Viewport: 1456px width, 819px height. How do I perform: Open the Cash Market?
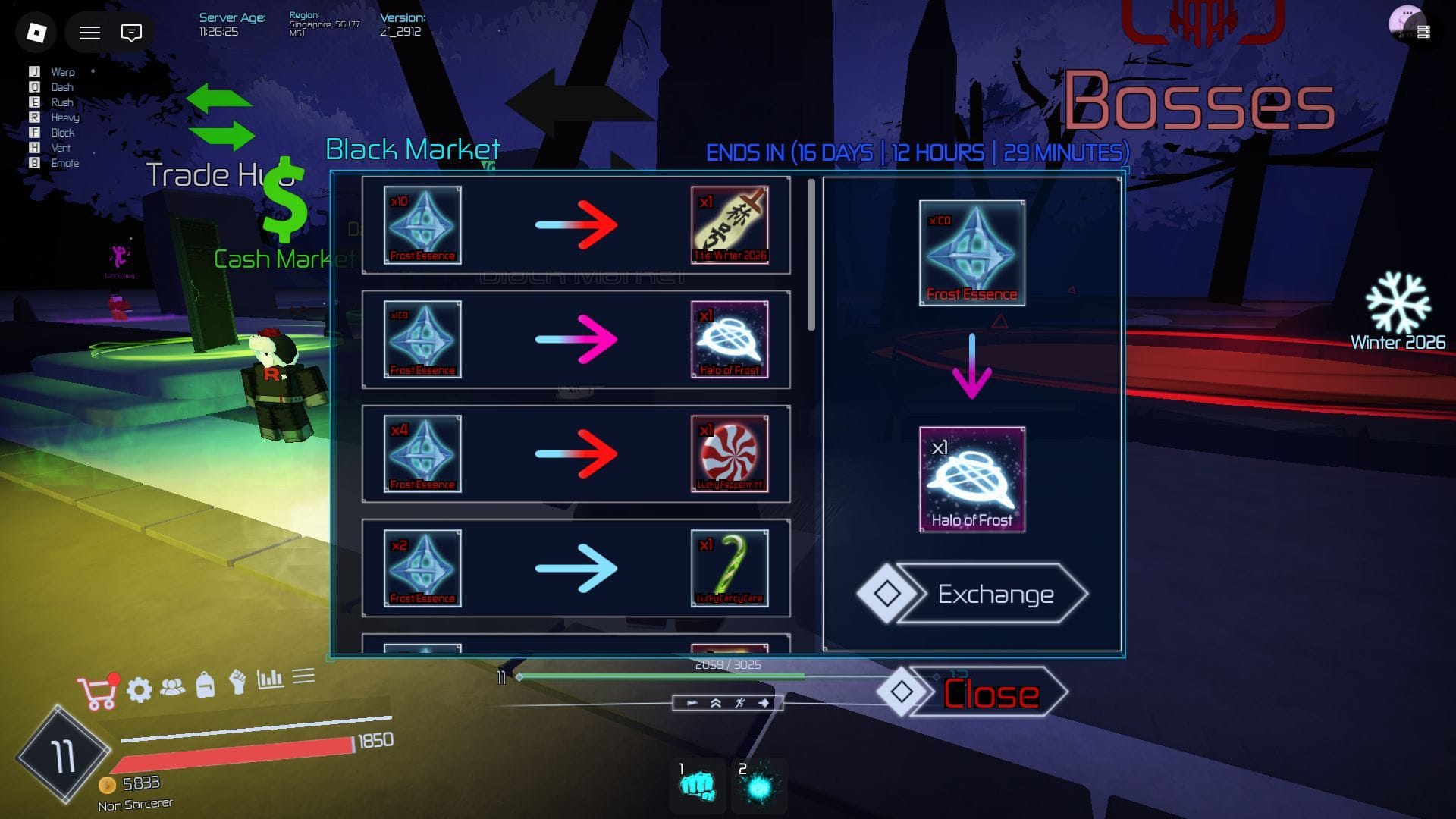[x=271, y=259]
